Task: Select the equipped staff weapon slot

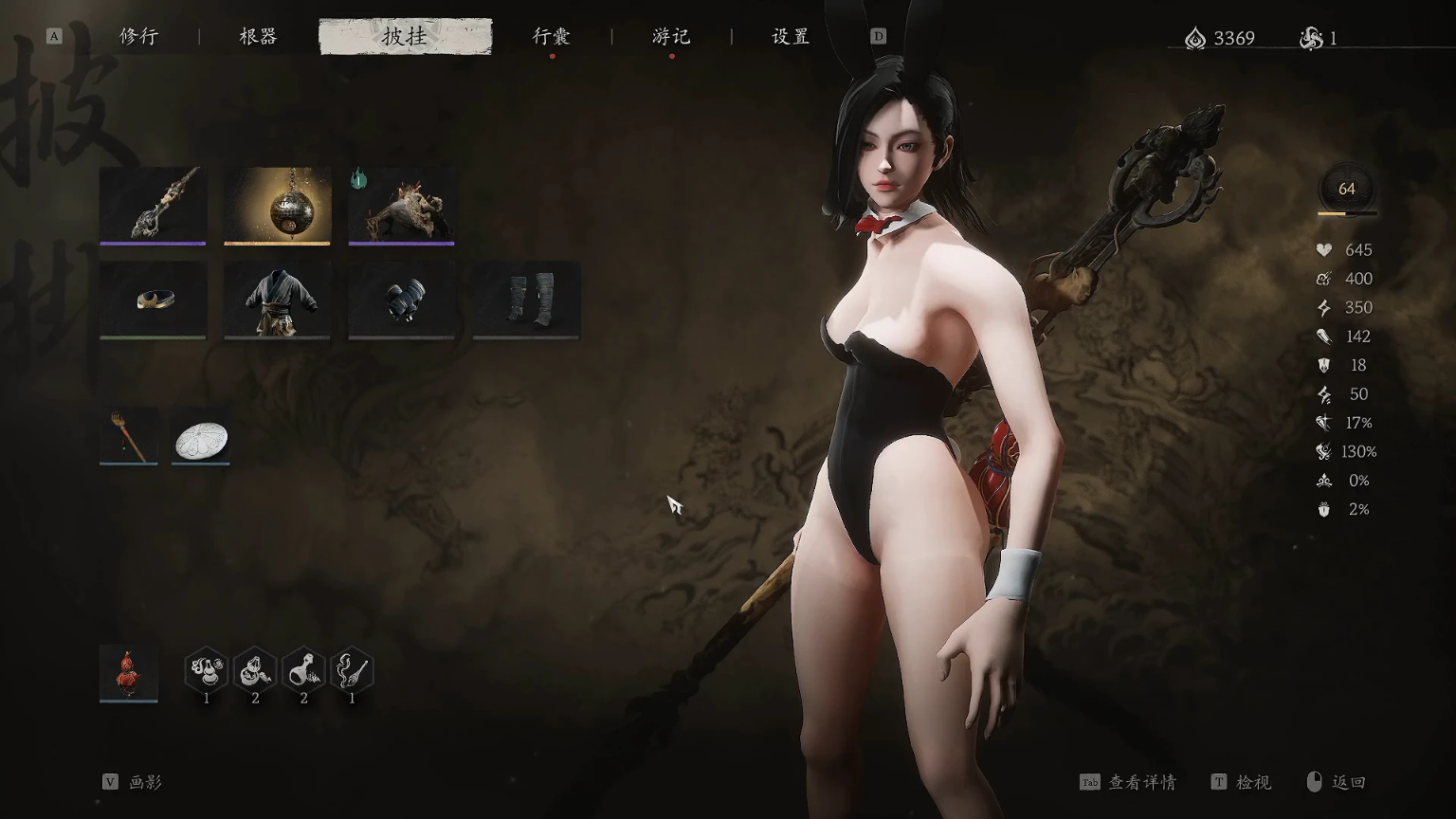Action: coord(153,205)
